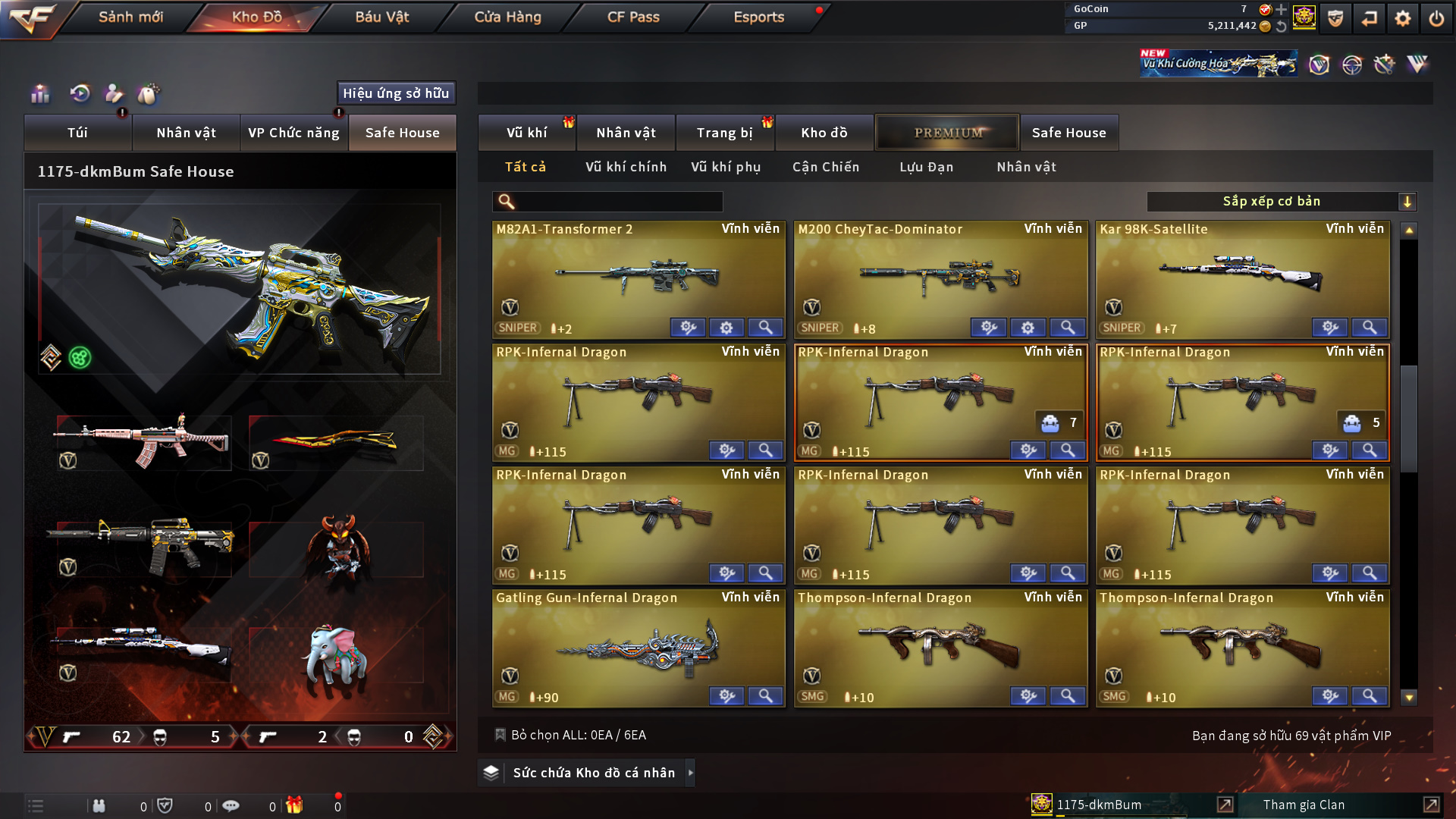The height and width of the screenshot is (819, 1456).
Task: Show Hiệu ứng sở hữu effects
Action: click(x=396, y=93)
